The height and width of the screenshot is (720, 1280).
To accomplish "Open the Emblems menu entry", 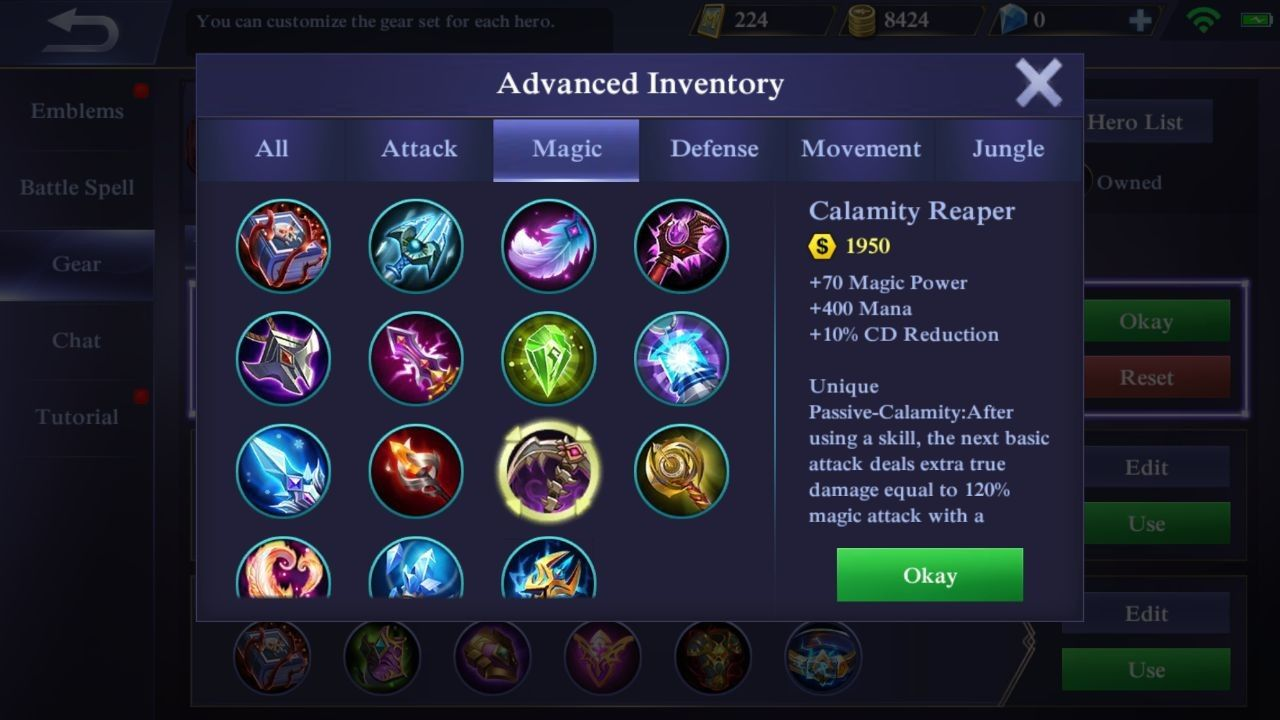I will point(77,111).
